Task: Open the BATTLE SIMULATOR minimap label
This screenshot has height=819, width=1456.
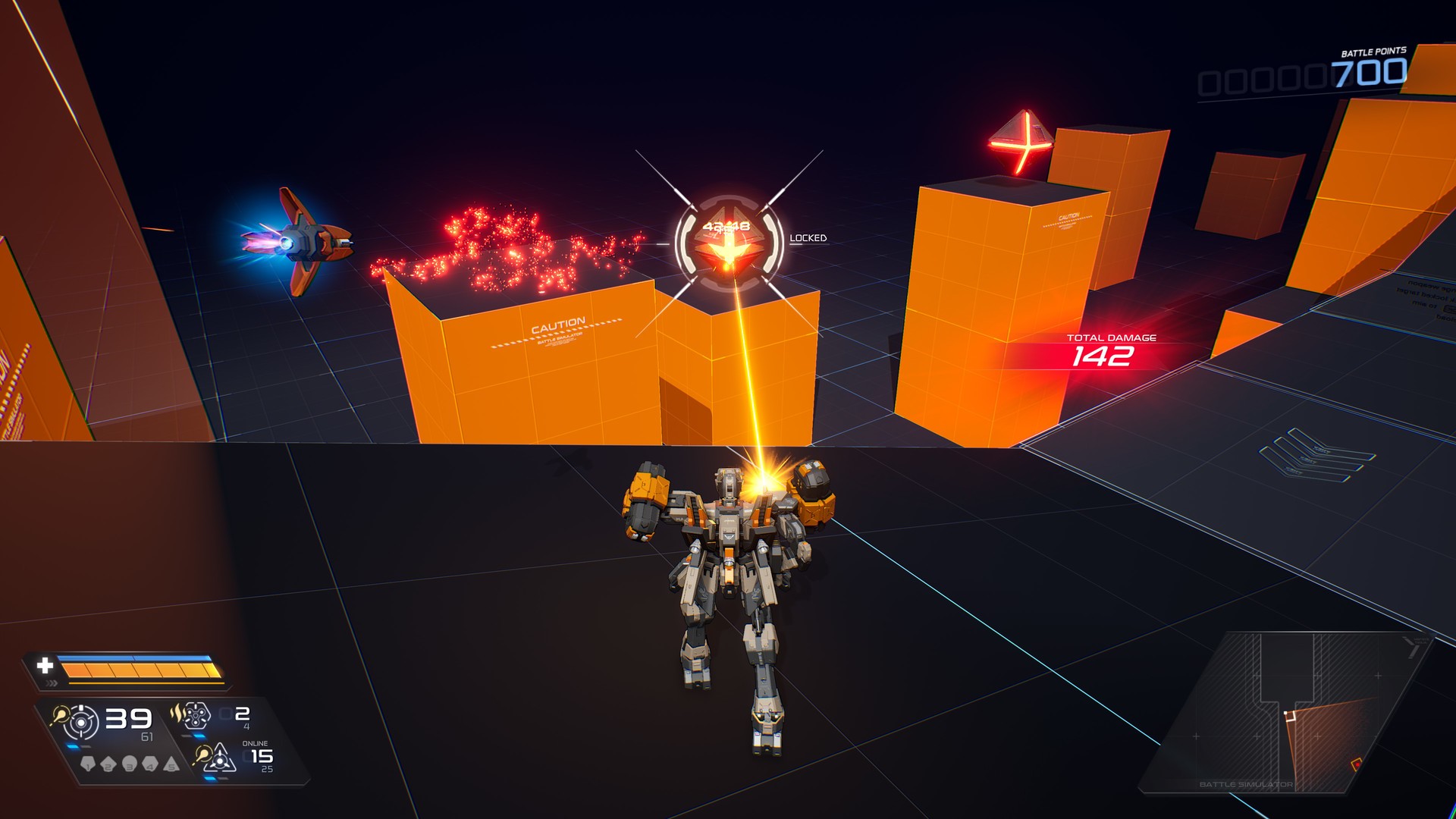Action: pos(1247,784)
